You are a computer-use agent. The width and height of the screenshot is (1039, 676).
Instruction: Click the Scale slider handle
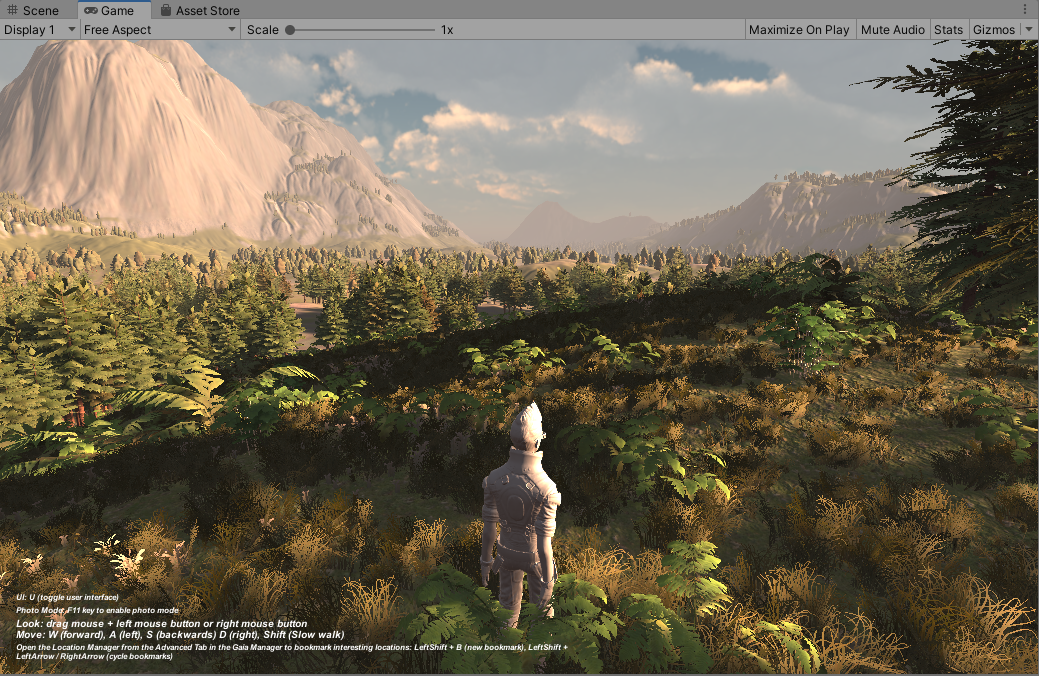pyautogui.click(x=290, y=30)
